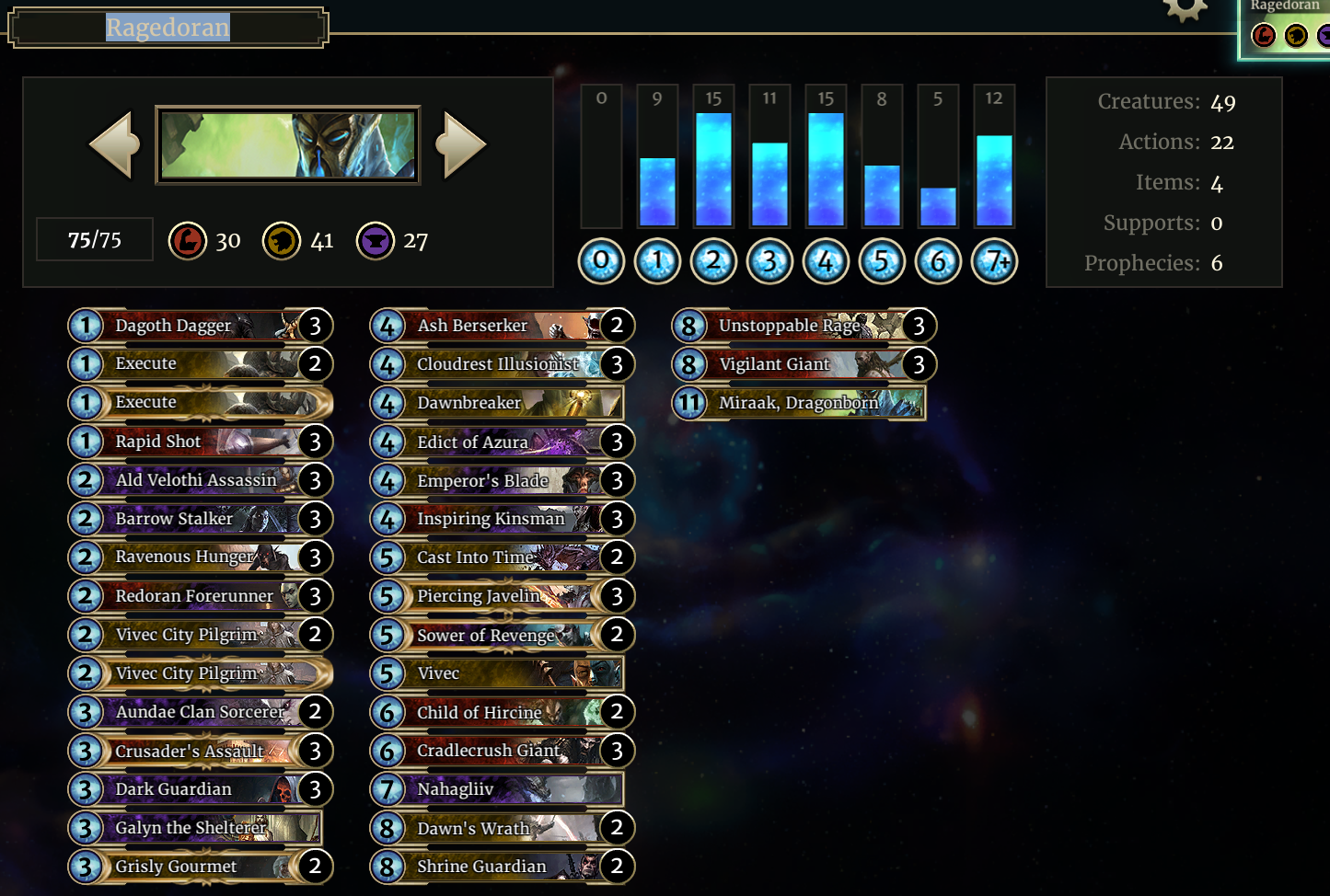Filter by the 7+ magicka cost circle

tap(994, 262)
